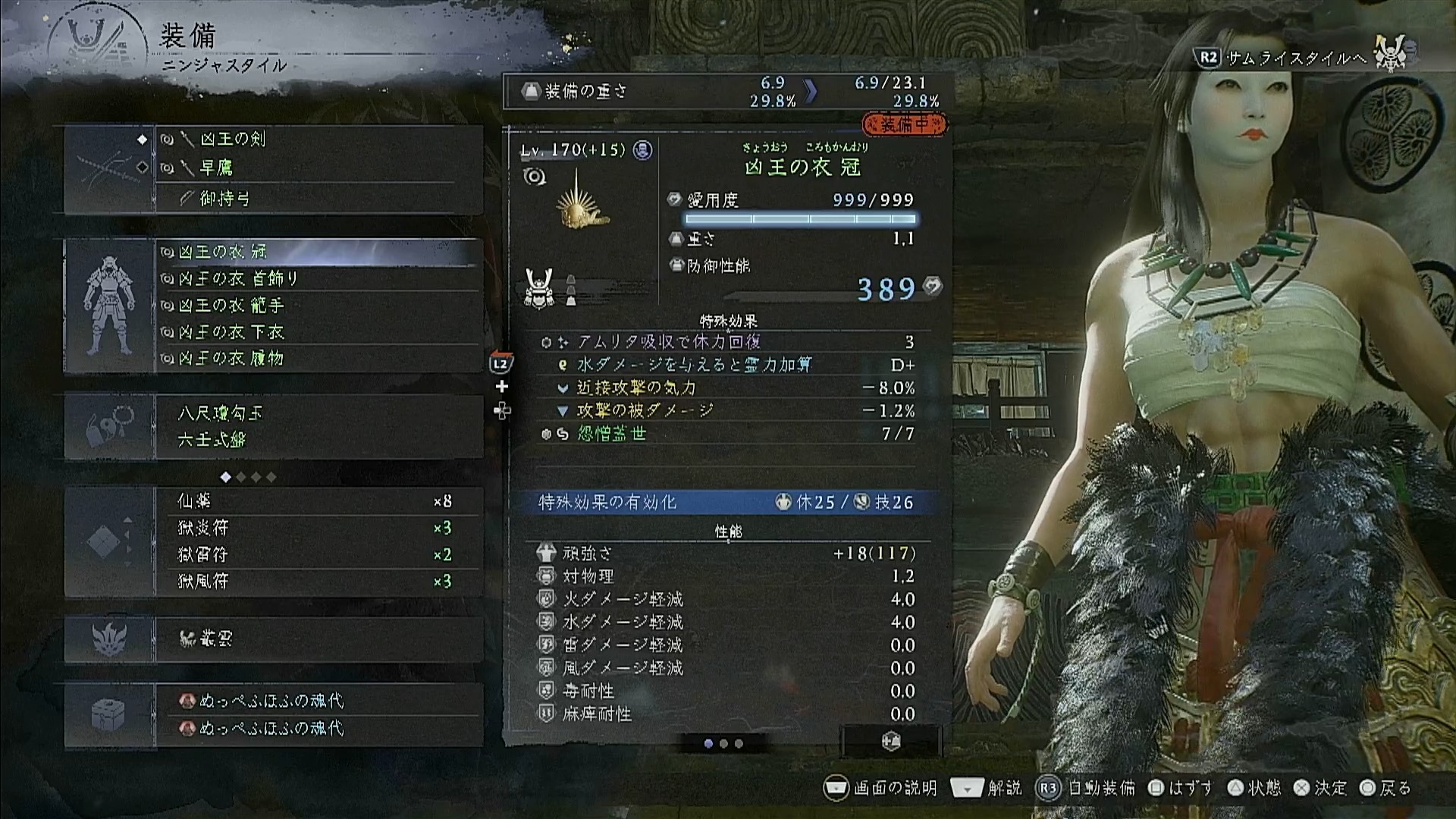Image resolution: width=1456 pixels, height=819 pixels.
Task: Select the 凶王の衣 履物 foot armor slot
Action: point(318,359)
